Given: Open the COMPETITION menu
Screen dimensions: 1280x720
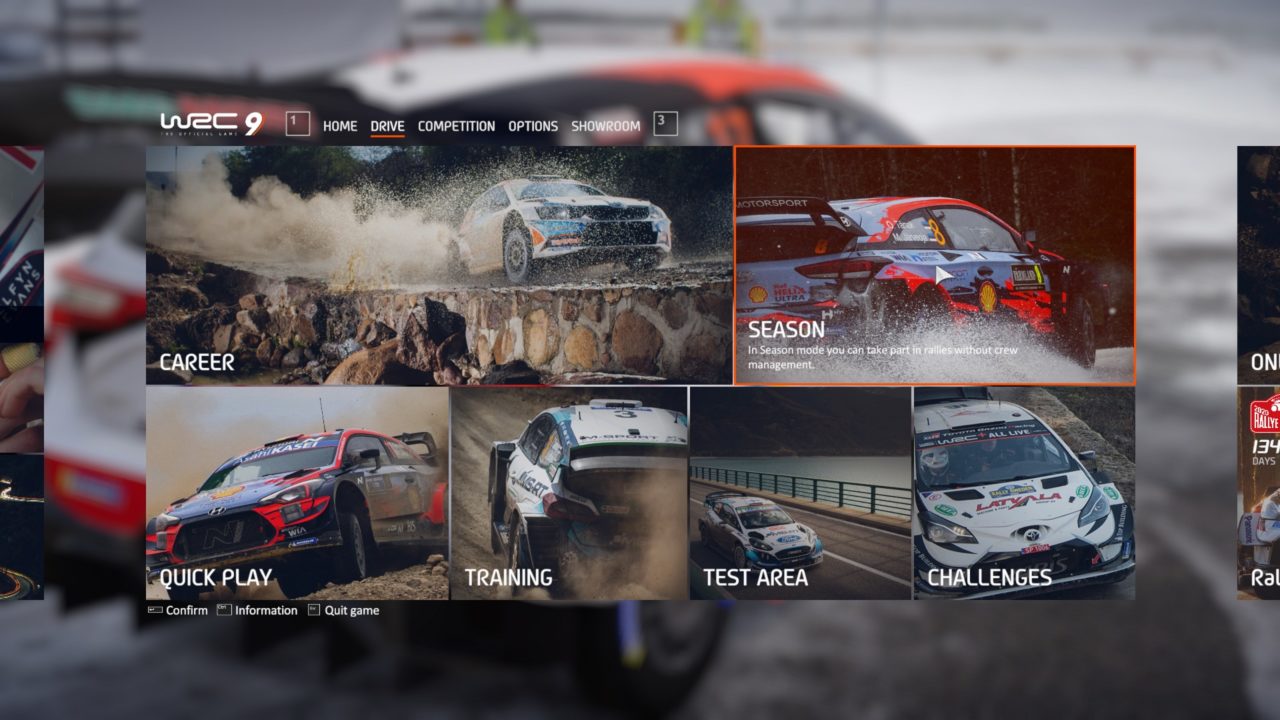Looking at the screenshot, I should (456, 126).
